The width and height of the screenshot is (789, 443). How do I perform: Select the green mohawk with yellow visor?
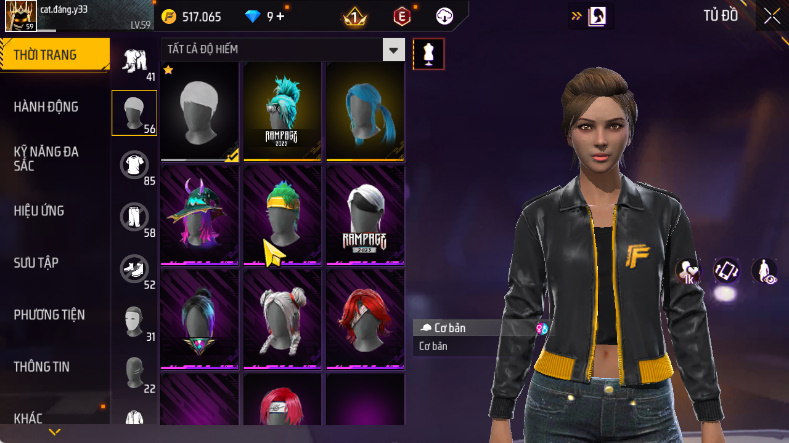pos(282,214)
